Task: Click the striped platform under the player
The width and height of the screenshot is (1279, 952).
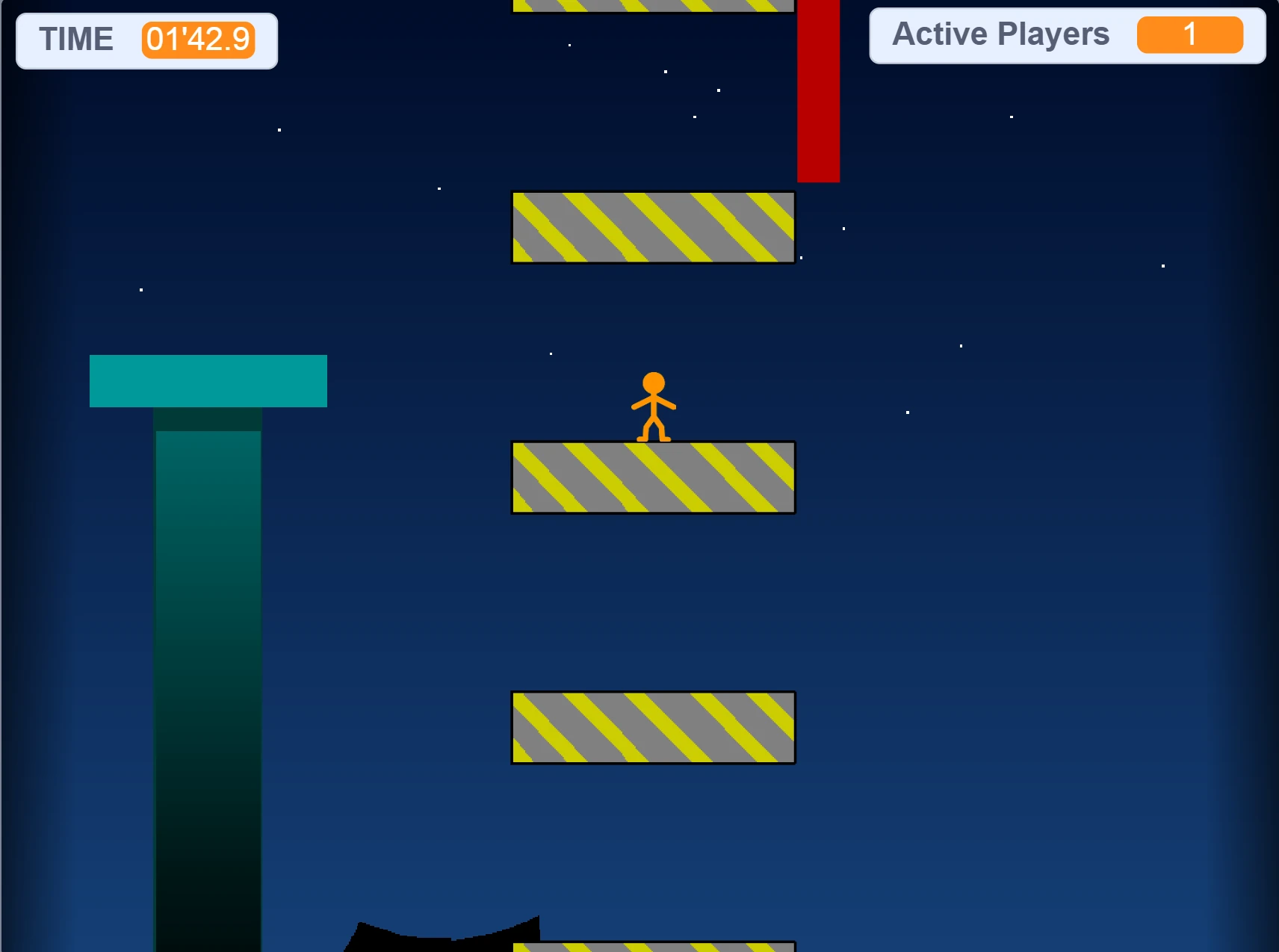Action: click(x=653, y=477)
